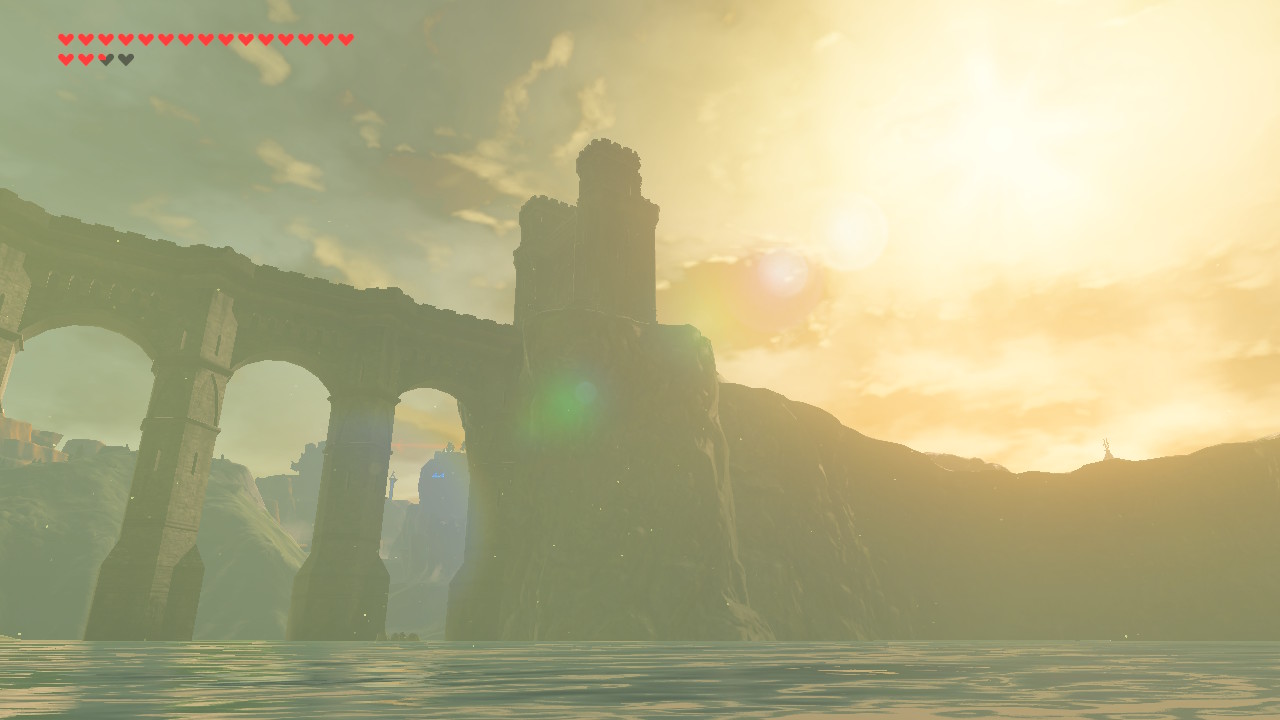Click a heart in the second heart row
The image size is (1280, 720).
65,59
